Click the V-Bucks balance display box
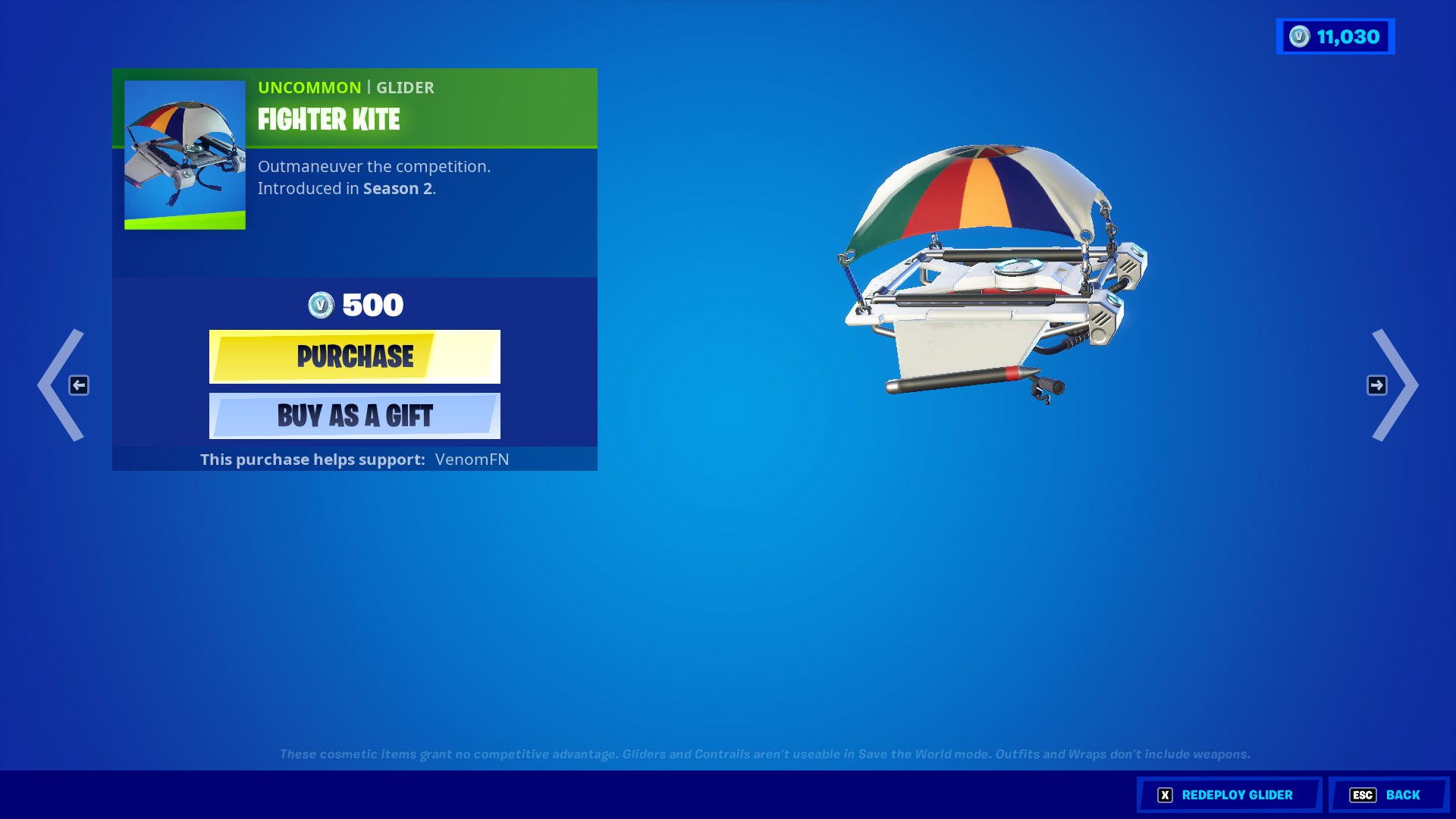This screenshot has height=819, width=1456. point(1335,35)
